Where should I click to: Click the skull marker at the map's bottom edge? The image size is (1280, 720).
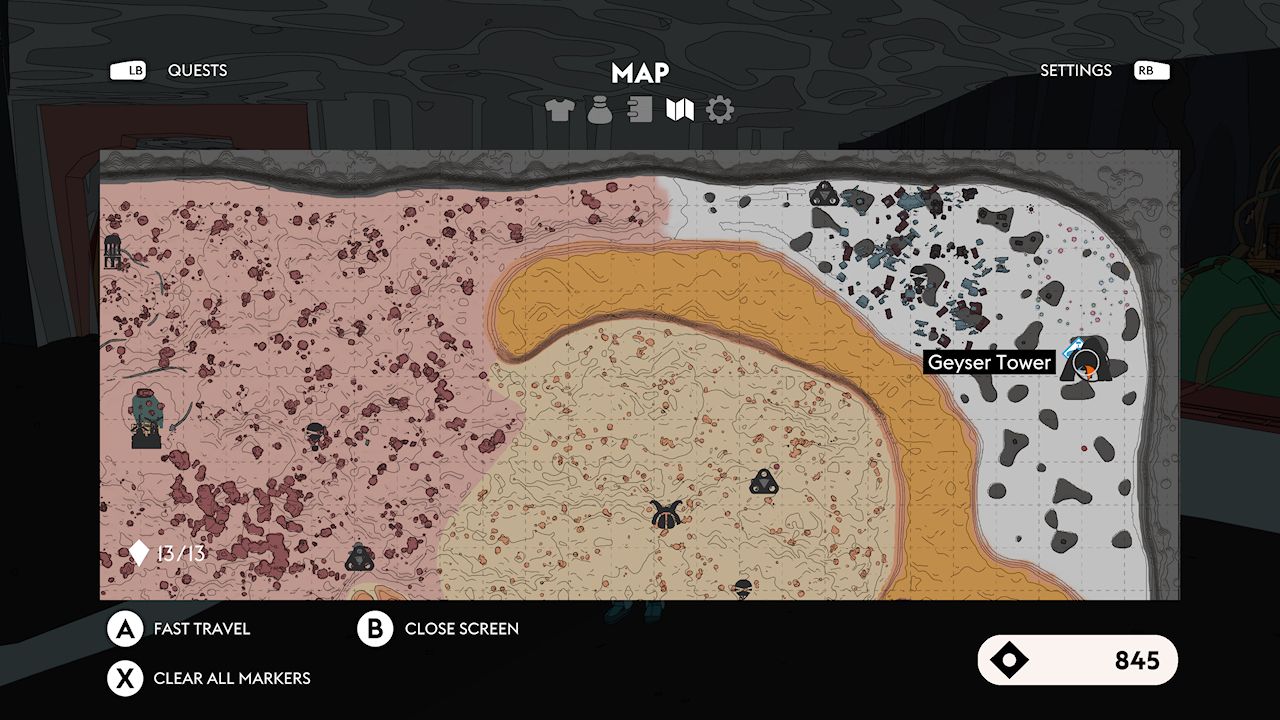(x=742, y=589)
